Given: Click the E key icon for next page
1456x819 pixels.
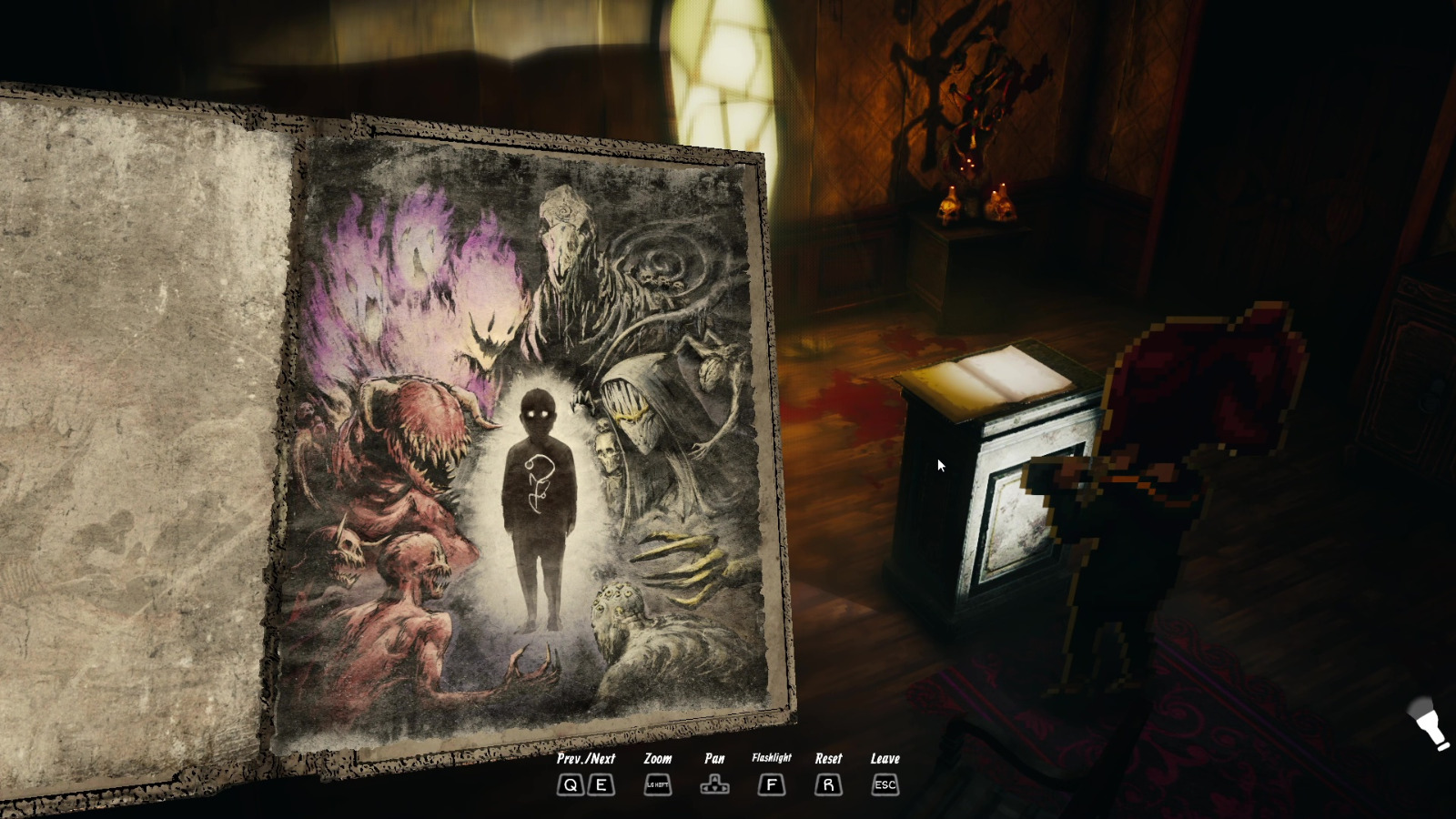Looking at the screenshot, I should [600, 785].
